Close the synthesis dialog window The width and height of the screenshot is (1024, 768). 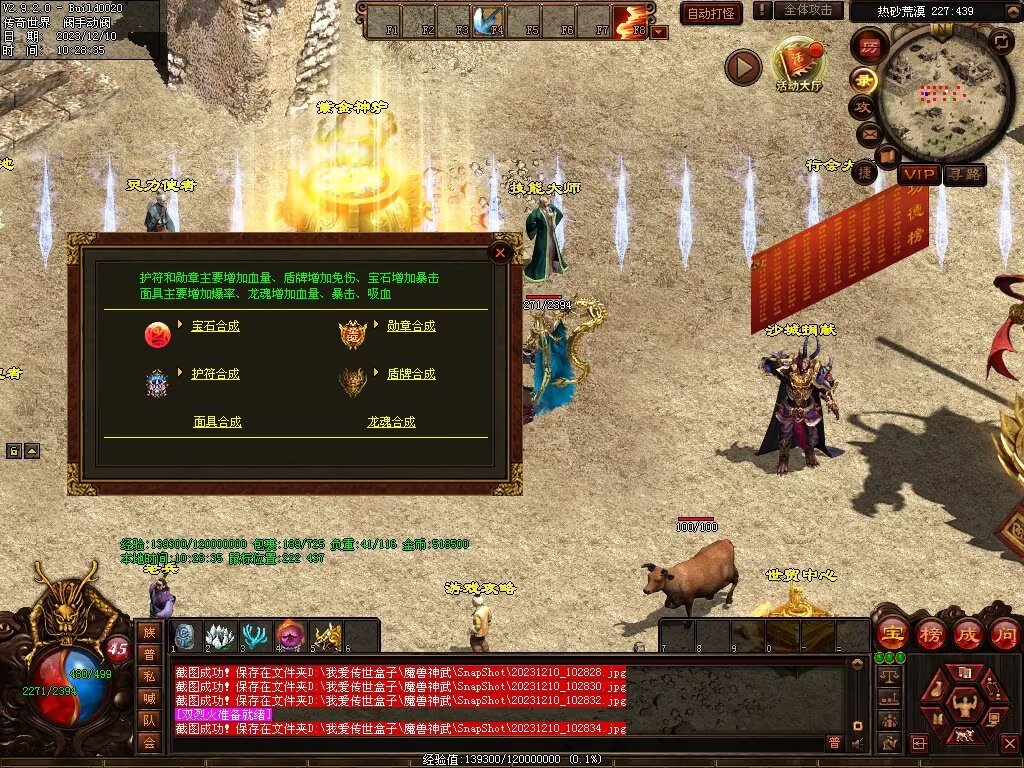point(500,253)
